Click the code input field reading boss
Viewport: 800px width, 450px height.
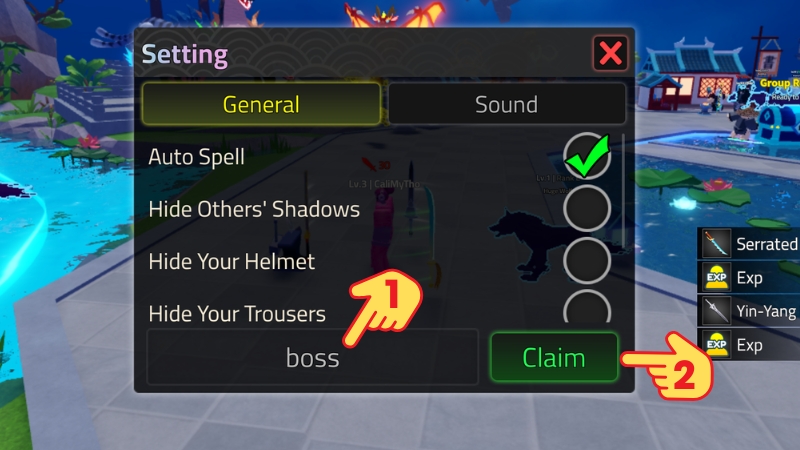point(312,357)
